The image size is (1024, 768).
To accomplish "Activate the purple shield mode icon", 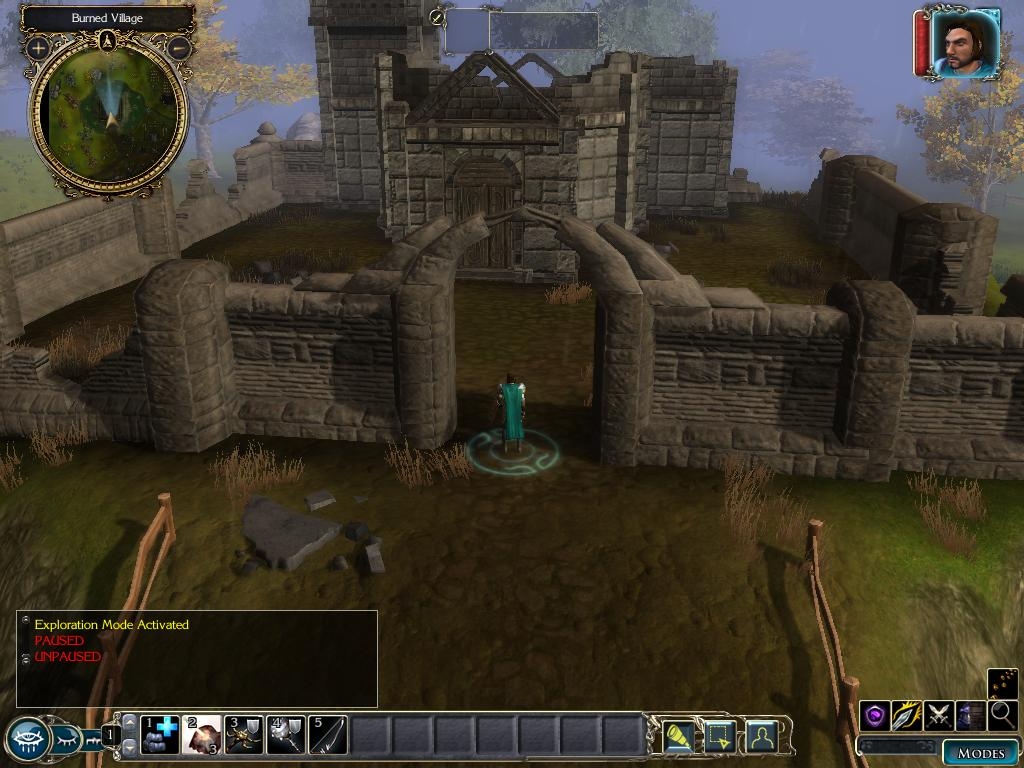I will pos(875,716).
